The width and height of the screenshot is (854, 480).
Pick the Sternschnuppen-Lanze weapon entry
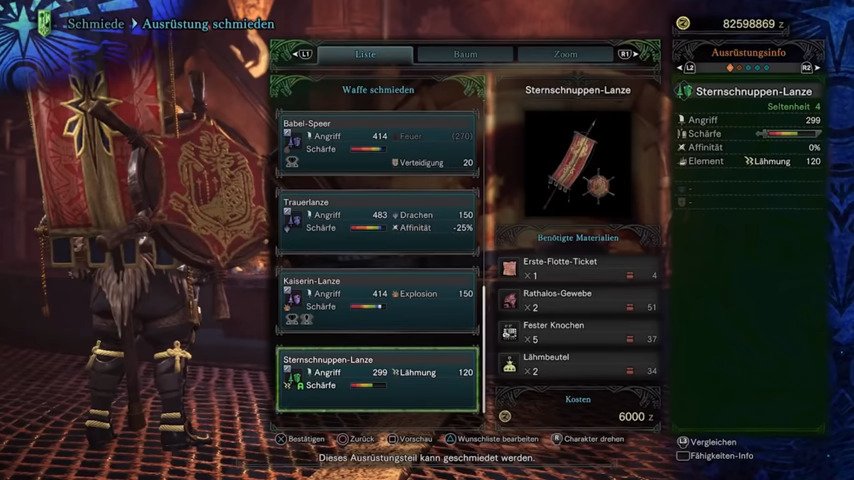click(379, 379)
